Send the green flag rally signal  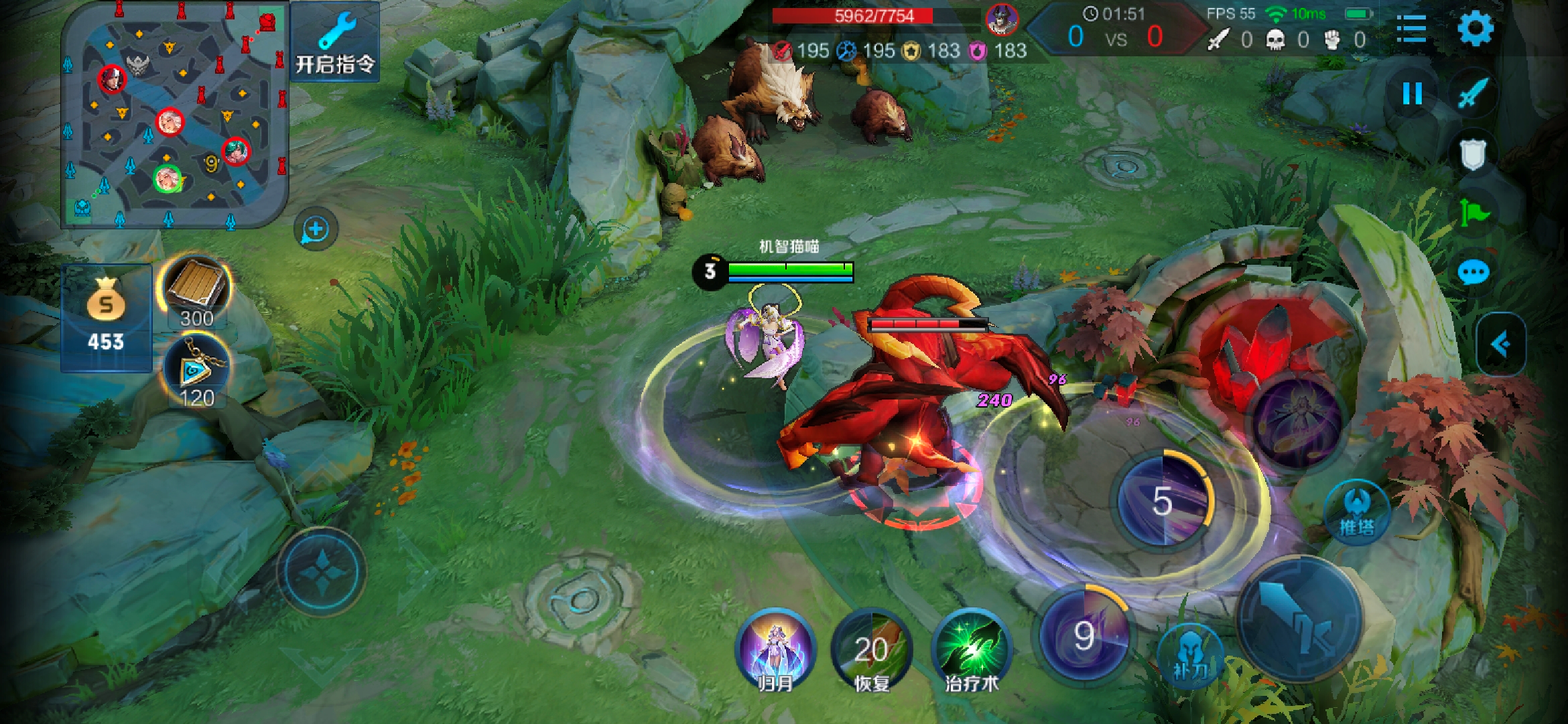click(x=1474, y=214)
